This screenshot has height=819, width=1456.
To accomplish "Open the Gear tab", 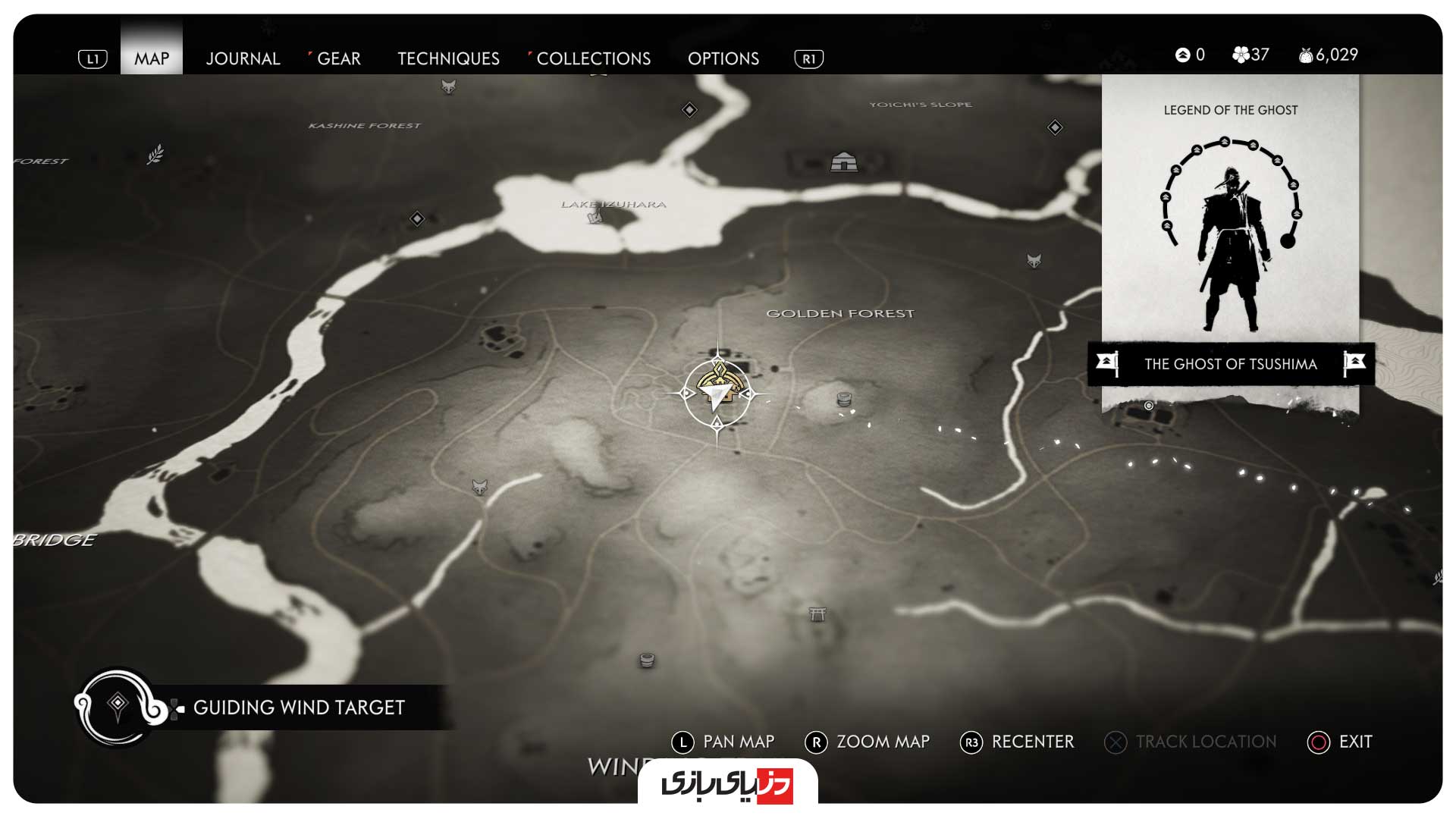I will pyautogui.click(x=338, y=58).
